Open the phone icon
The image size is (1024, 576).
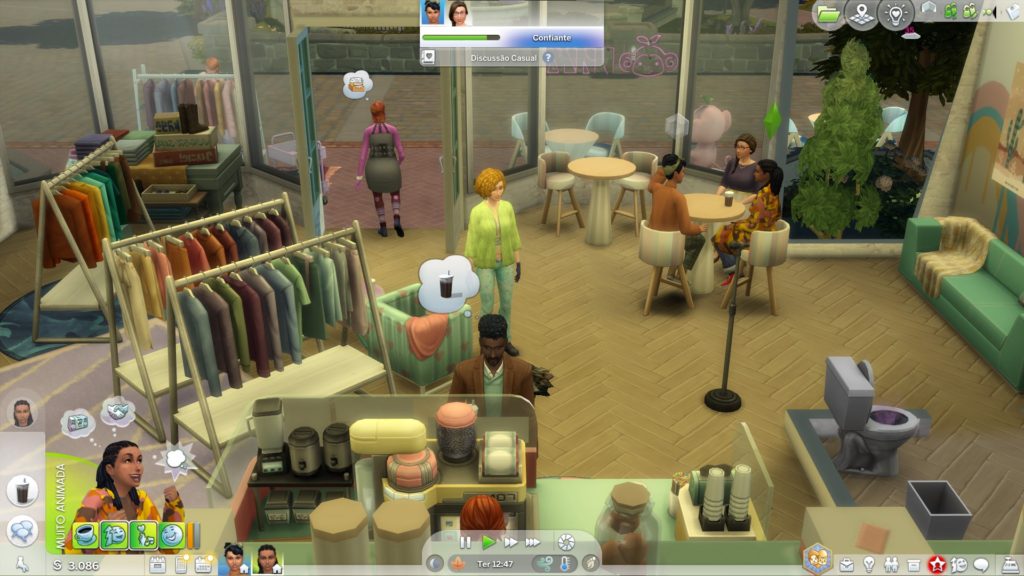tap(181, 565)
